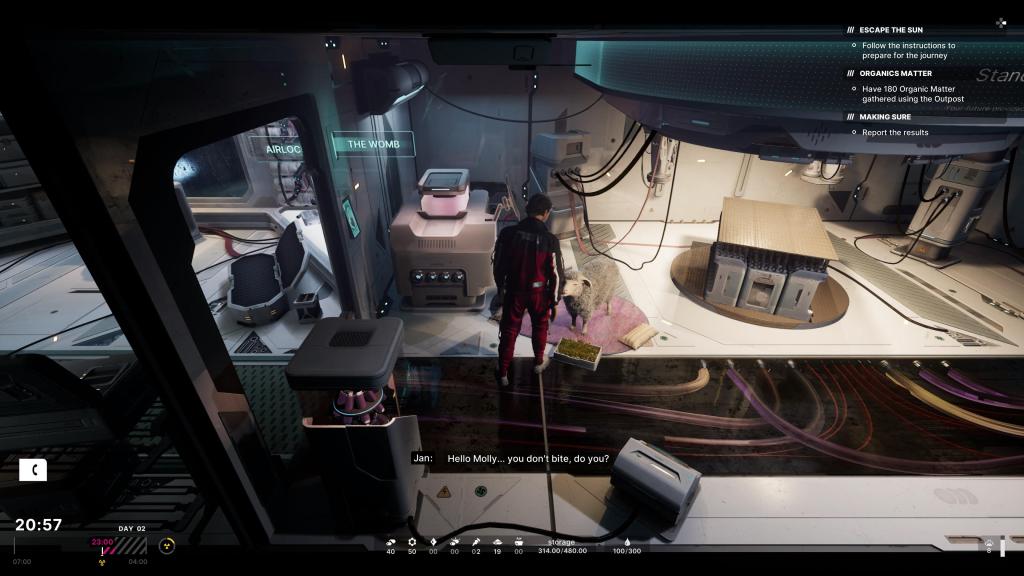Click the gamepad icon above the objectives
Image resolution: width=1024 pixels, height=576 pixels.
[x=1000, y=22]
